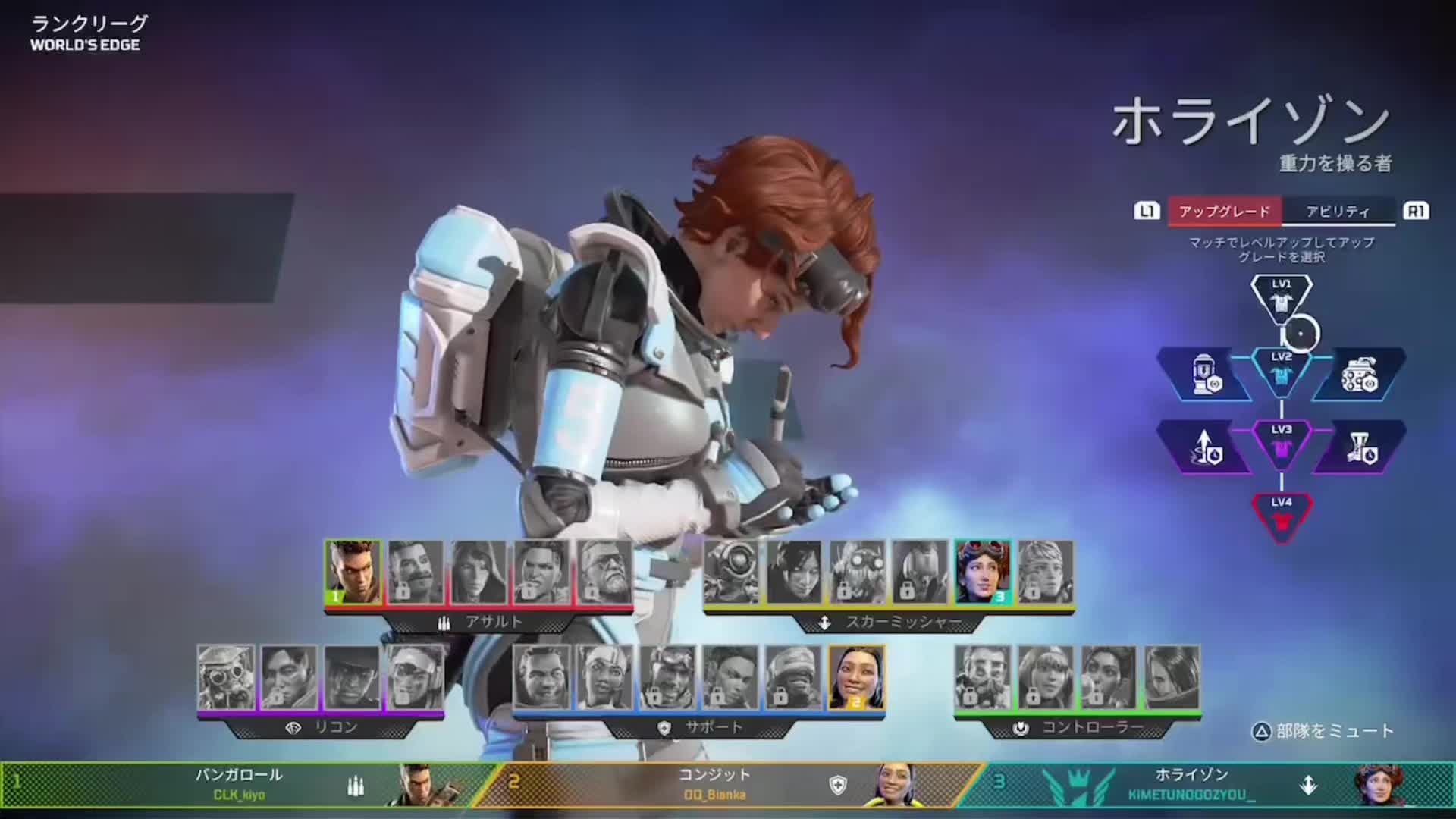1456x819 pixels.
Task: Select the purple LV3 armor node
Action: (x=1281, y=442)
